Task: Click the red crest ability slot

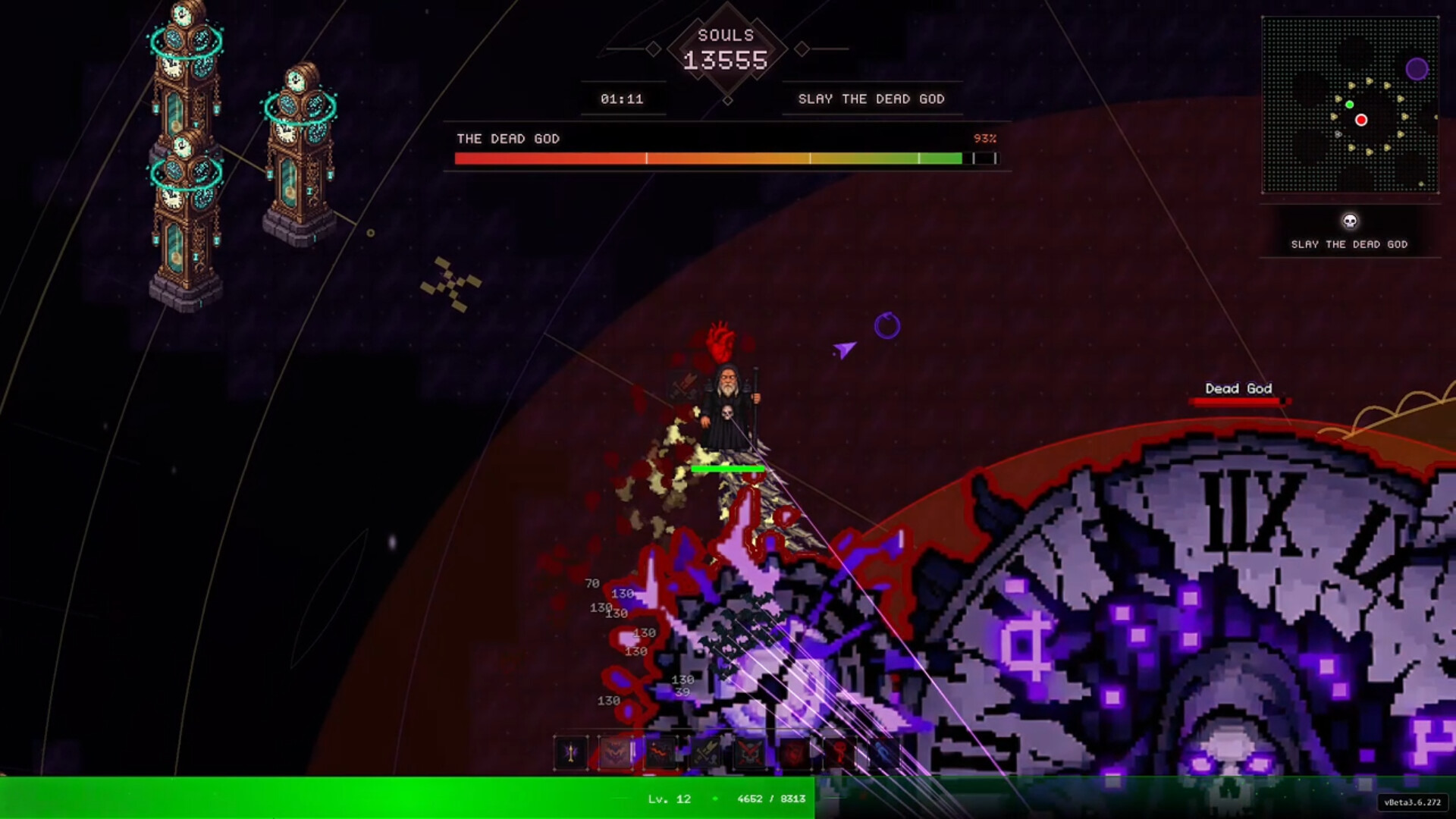Action: click(x=795, y=755)
